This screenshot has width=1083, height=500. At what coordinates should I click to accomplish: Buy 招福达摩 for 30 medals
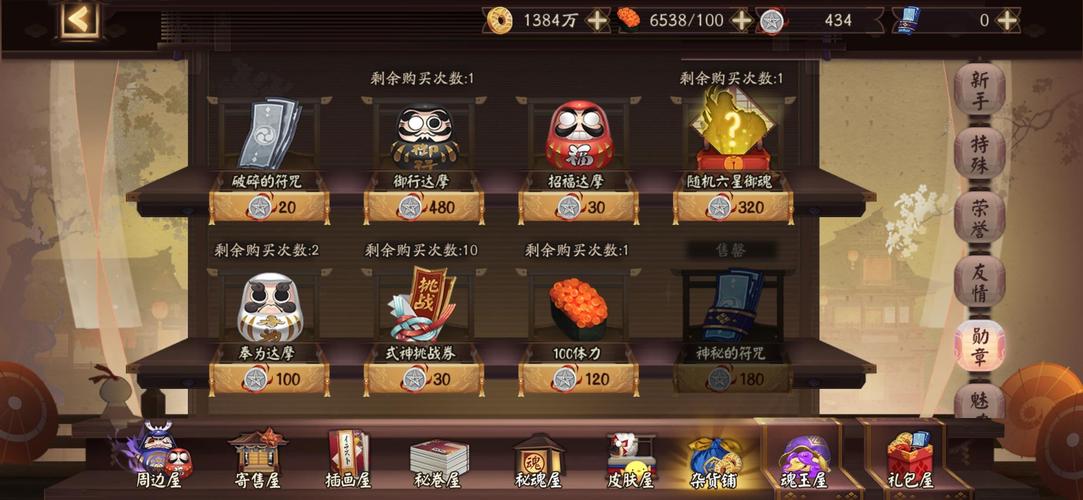[578, 207]
